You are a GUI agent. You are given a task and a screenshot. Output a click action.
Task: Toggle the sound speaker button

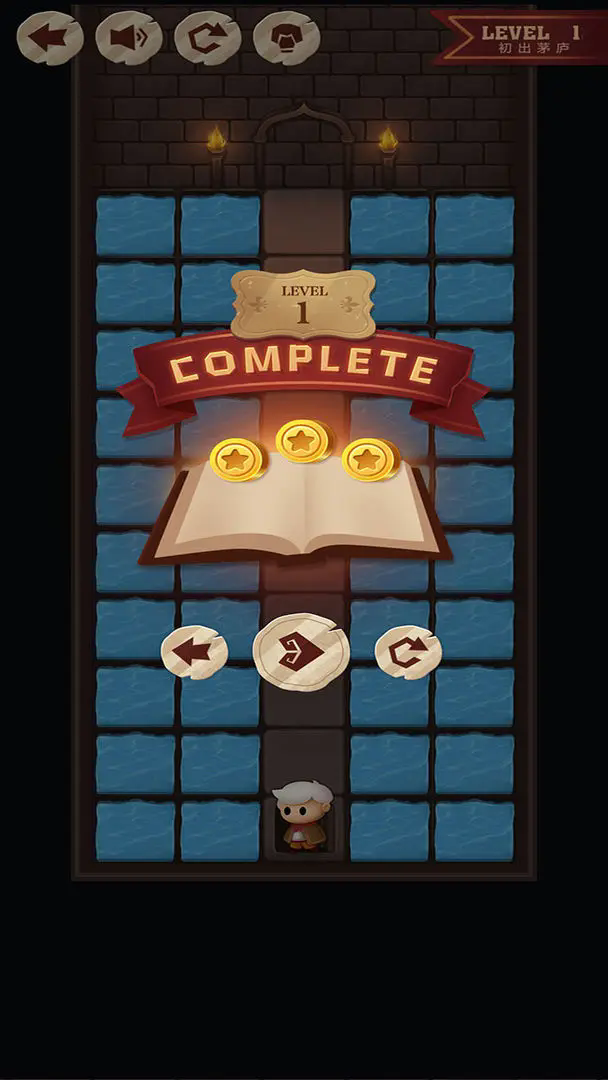128,38
